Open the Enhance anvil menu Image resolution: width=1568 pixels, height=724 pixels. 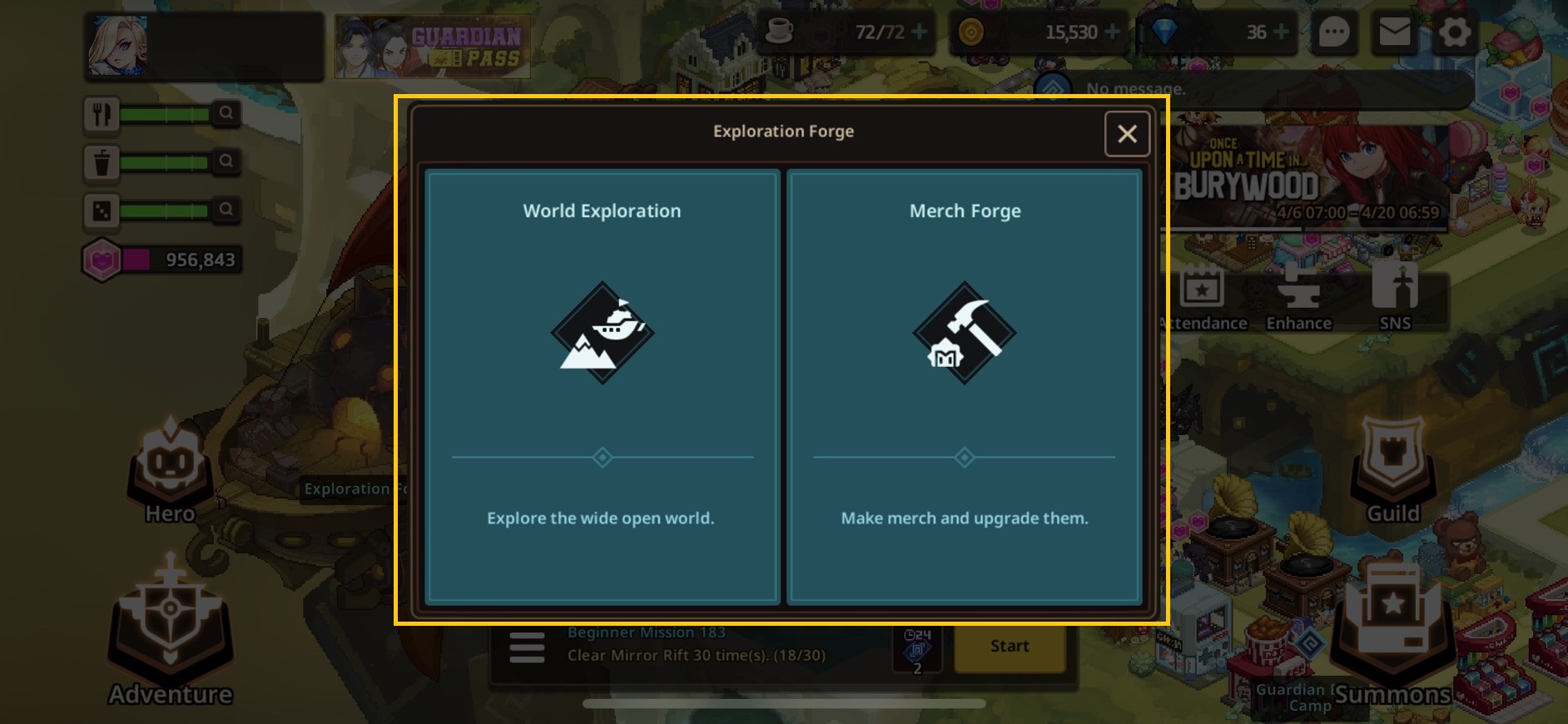coord(1298,298)
